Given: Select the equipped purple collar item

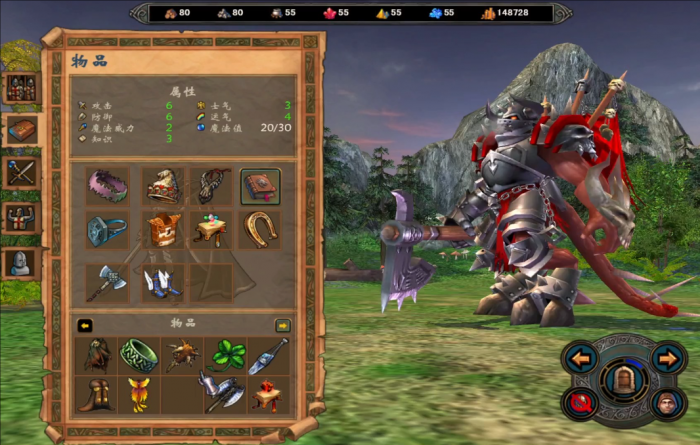Looking at the screenshot, I should tap(107, 185).
